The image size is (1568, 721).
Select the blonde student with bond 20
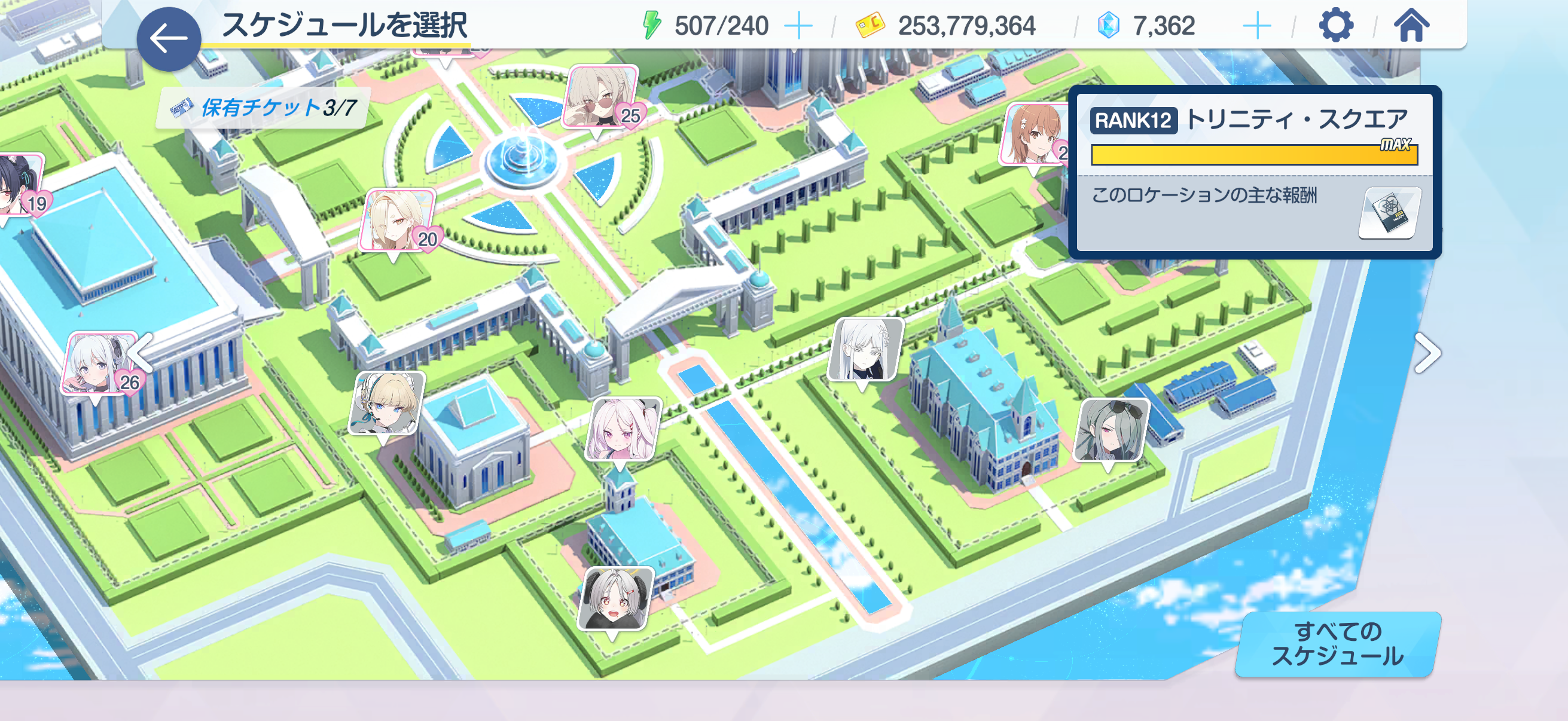click(x=397, y=220)
